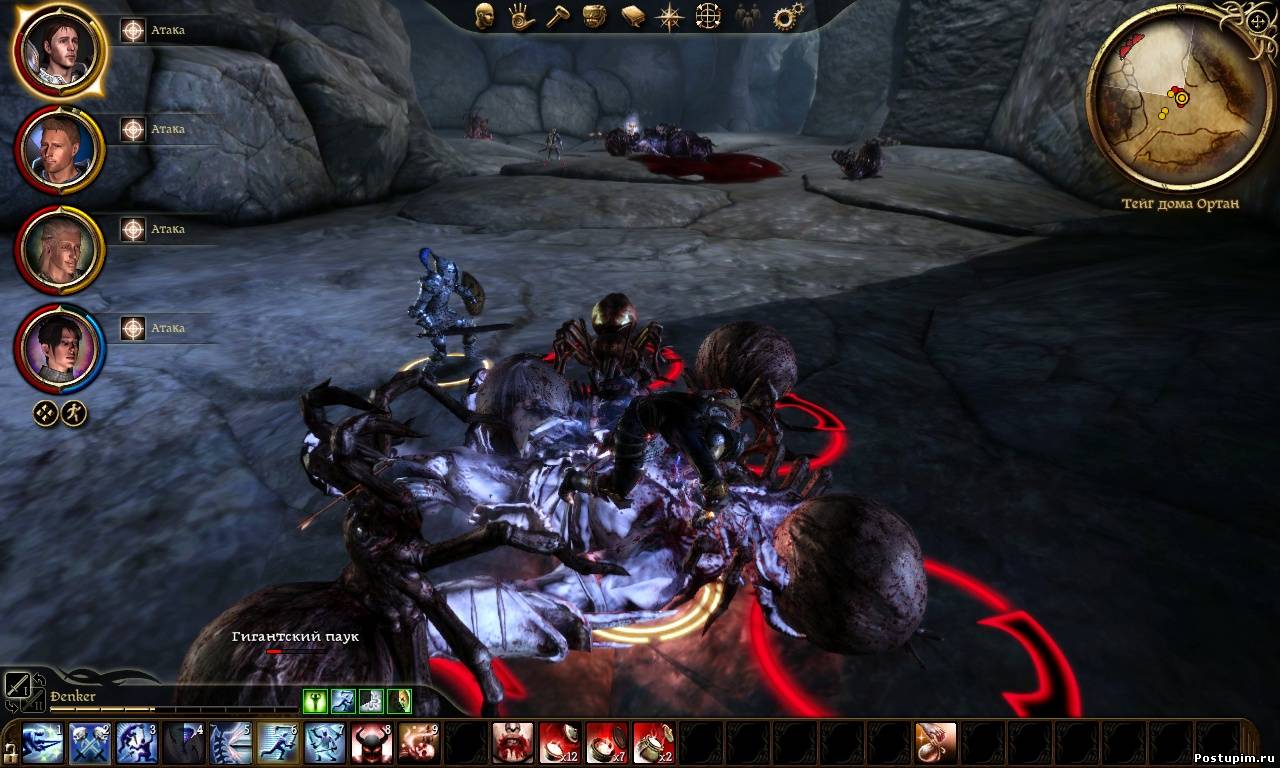Click the select-all-party arrows button
The height and width of the screenshot is (768, 1280).
coord(46,413)
